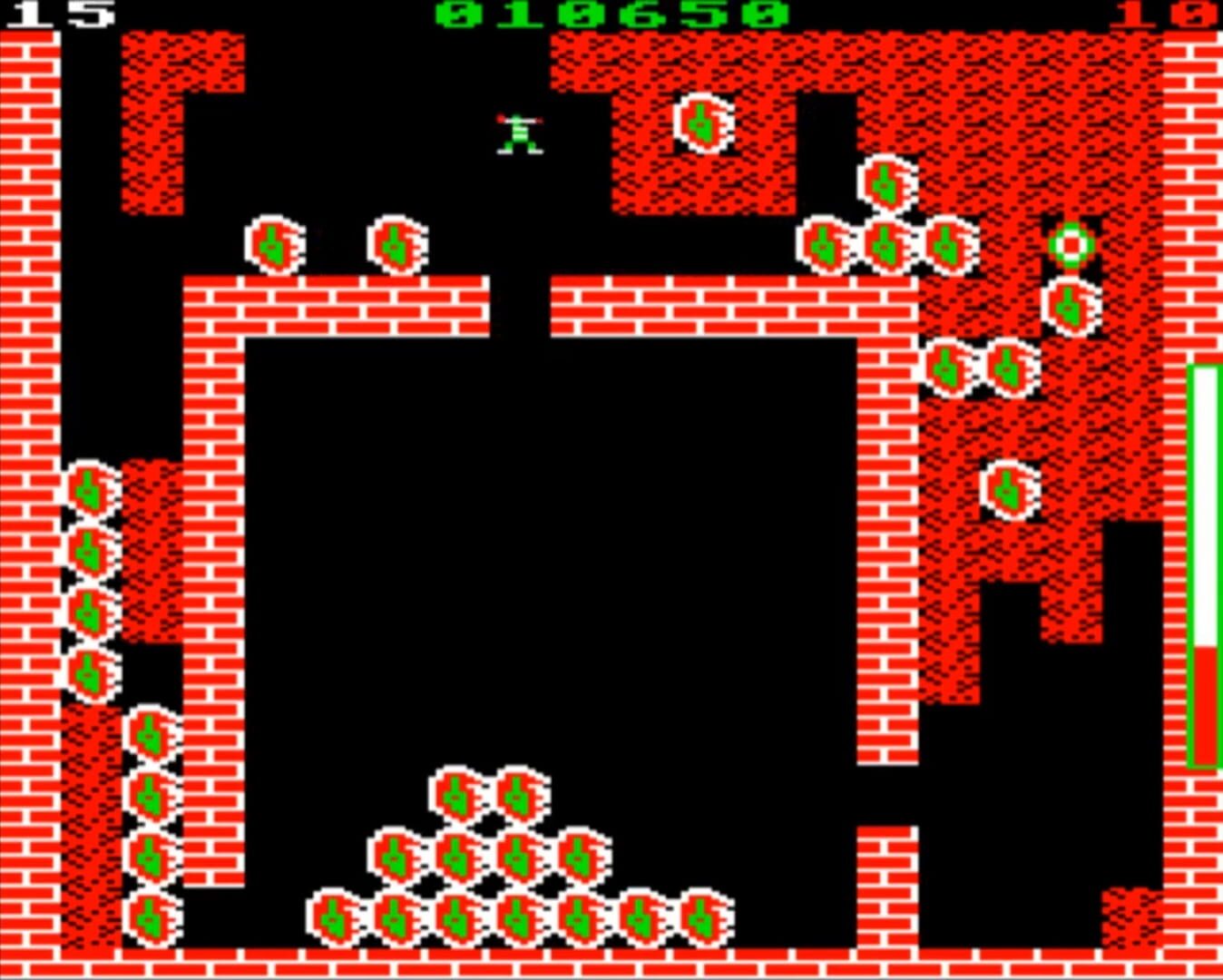
Task: Click the green ring portal near the top right
Action: click(x=1070, y=244)
